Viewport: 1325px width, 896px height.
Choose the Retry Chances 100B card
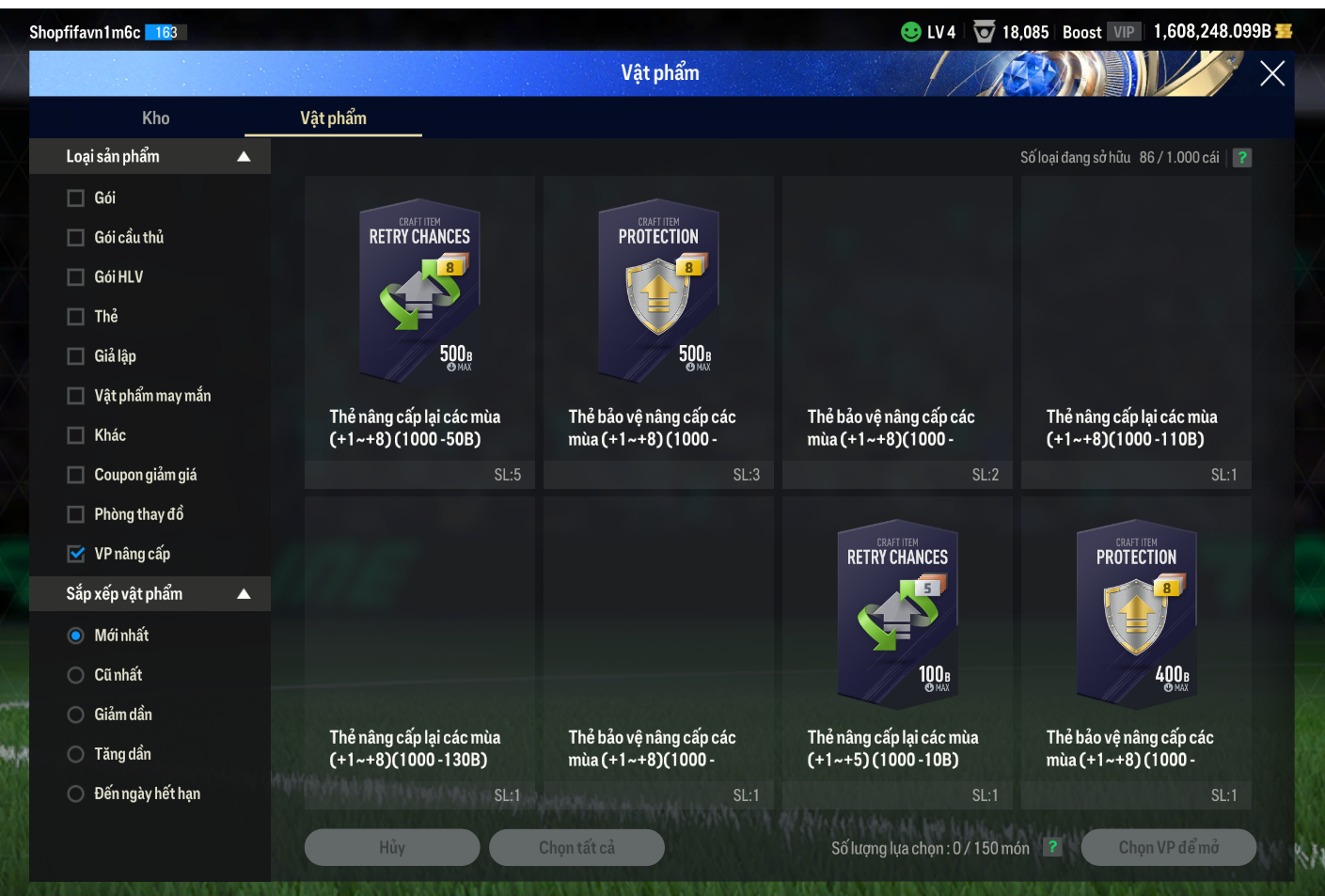point(897,613)
